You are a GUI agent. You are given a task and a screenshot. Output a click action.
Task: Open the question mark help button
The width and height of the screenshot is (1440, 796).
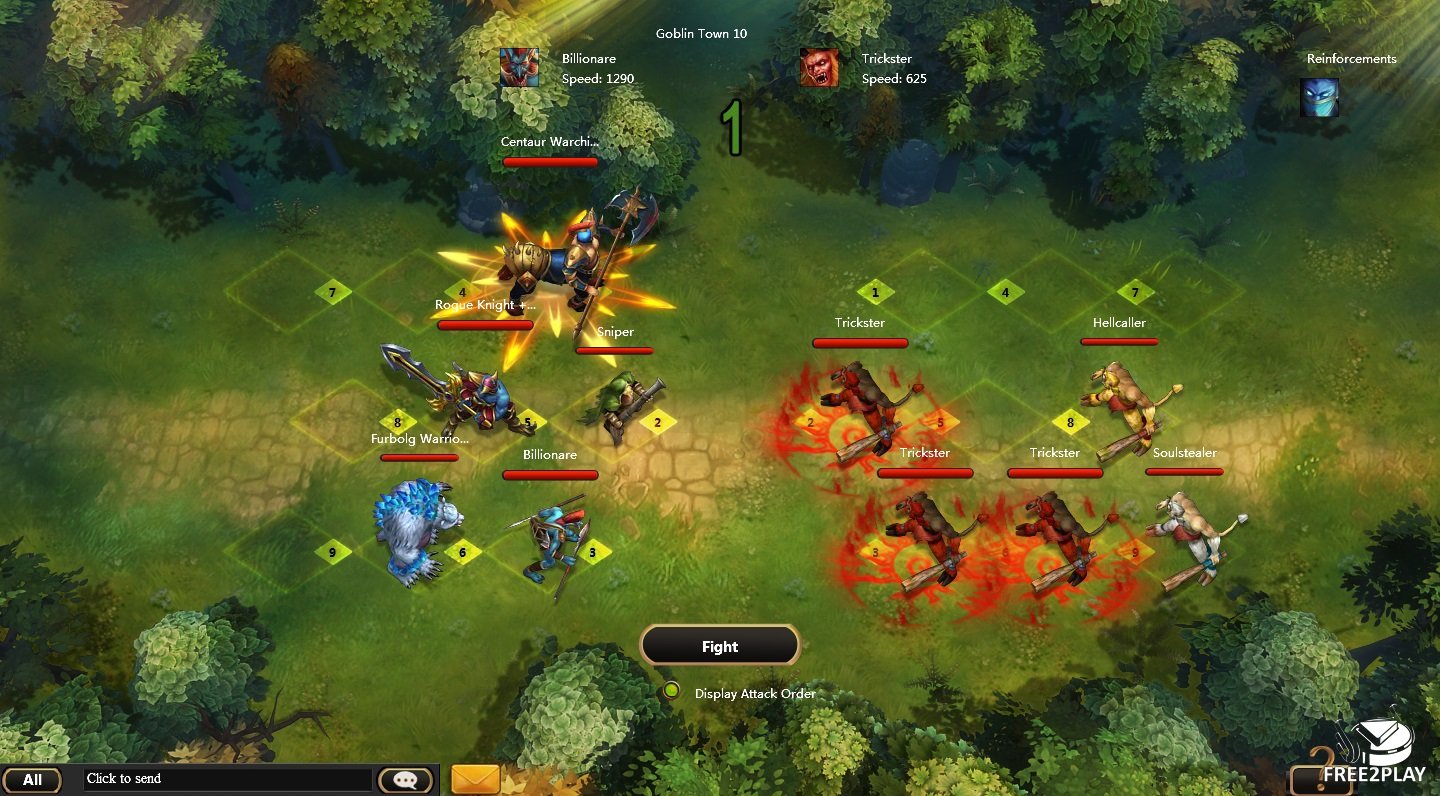pos(1322,778)
